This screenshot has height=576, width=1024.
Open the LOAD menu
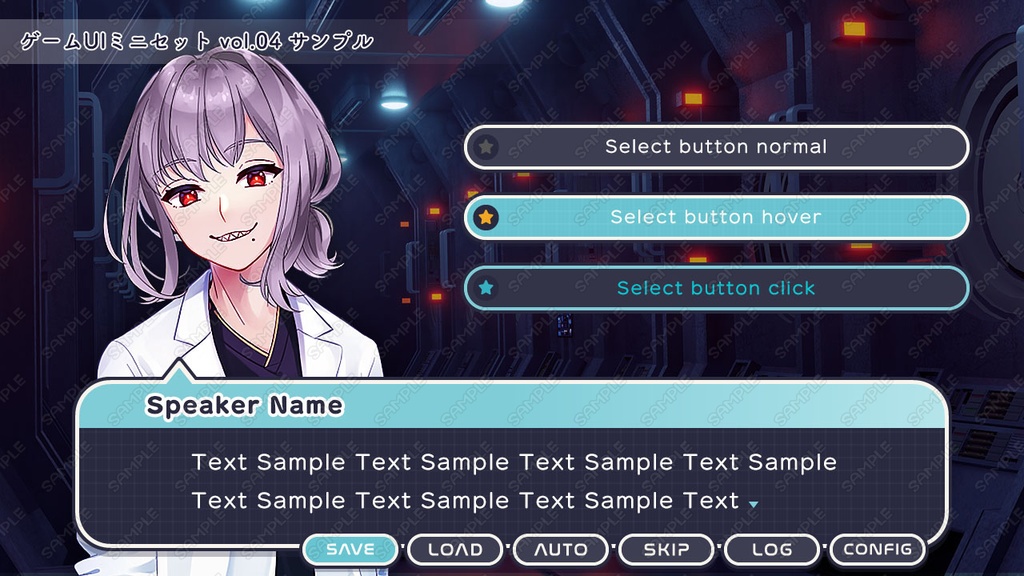[455, 550]
